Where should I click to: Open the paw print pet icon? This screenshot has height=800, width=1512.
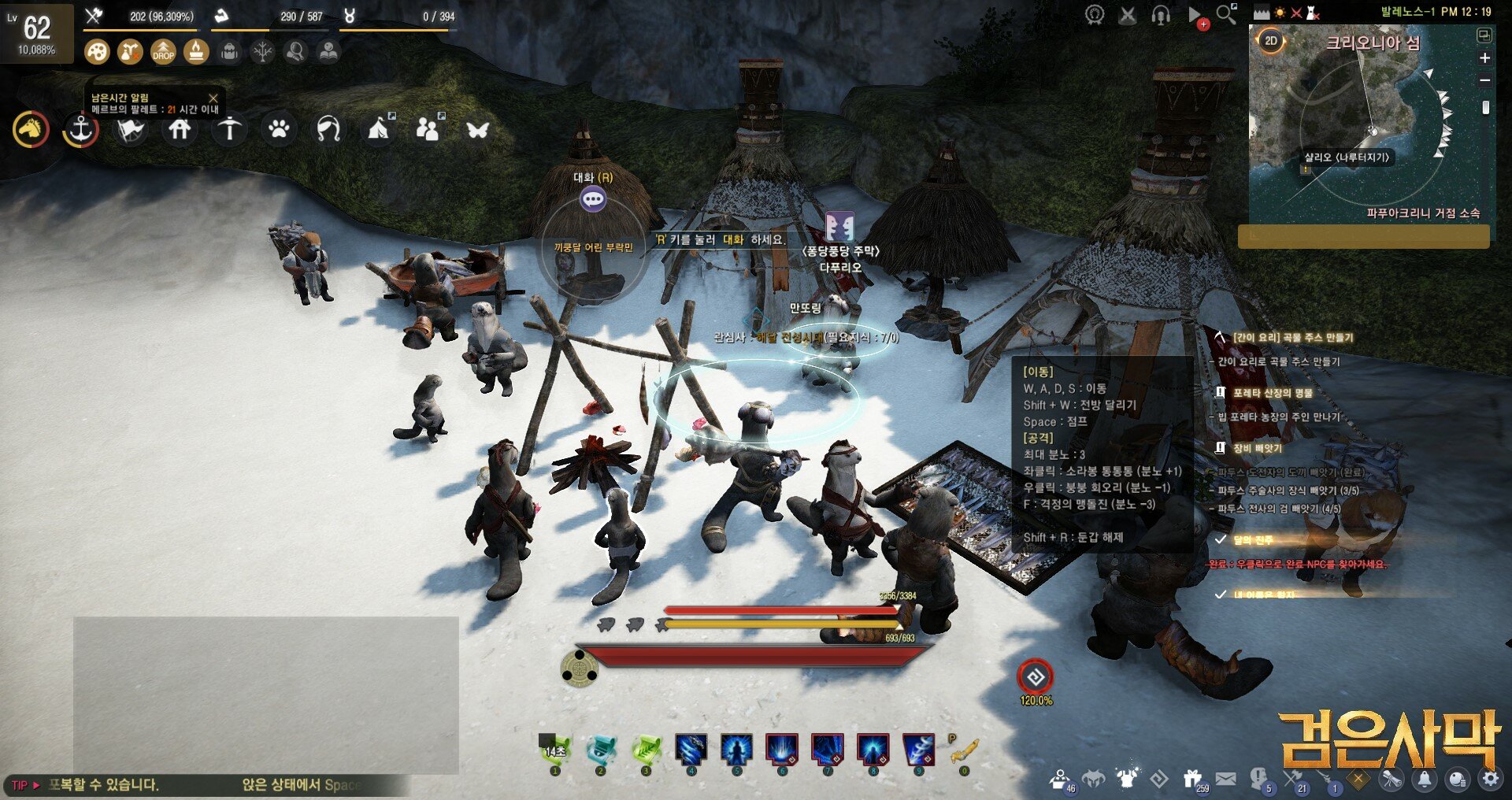pos(279,129)
